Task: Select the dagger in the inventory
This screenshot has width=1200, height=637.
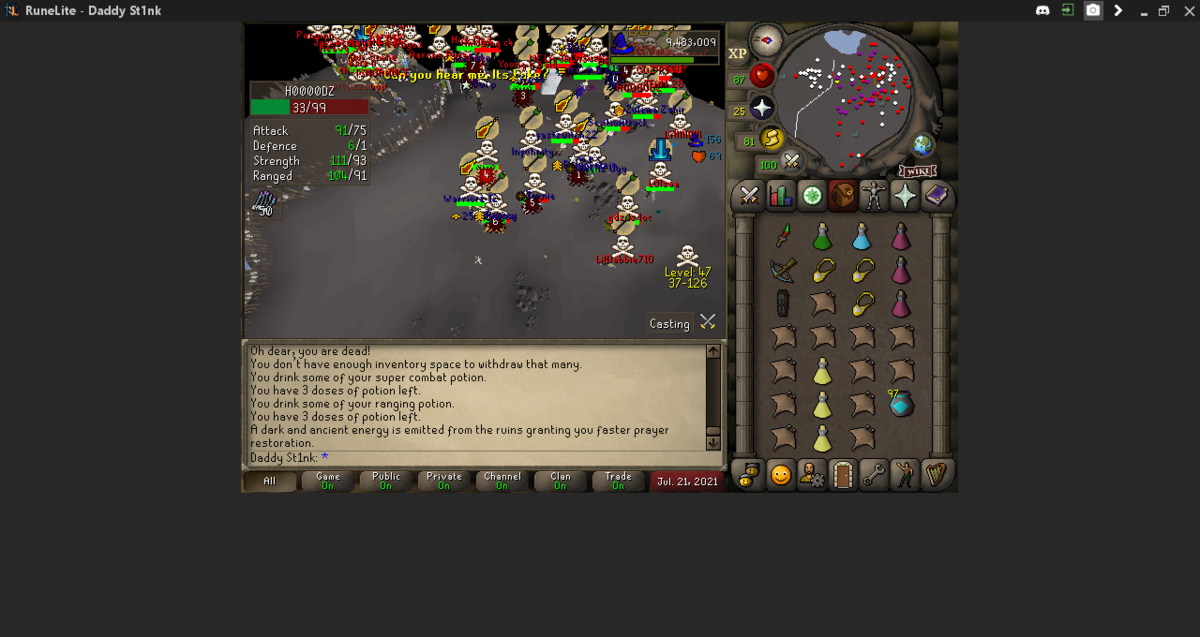Action: pos(783,236)
